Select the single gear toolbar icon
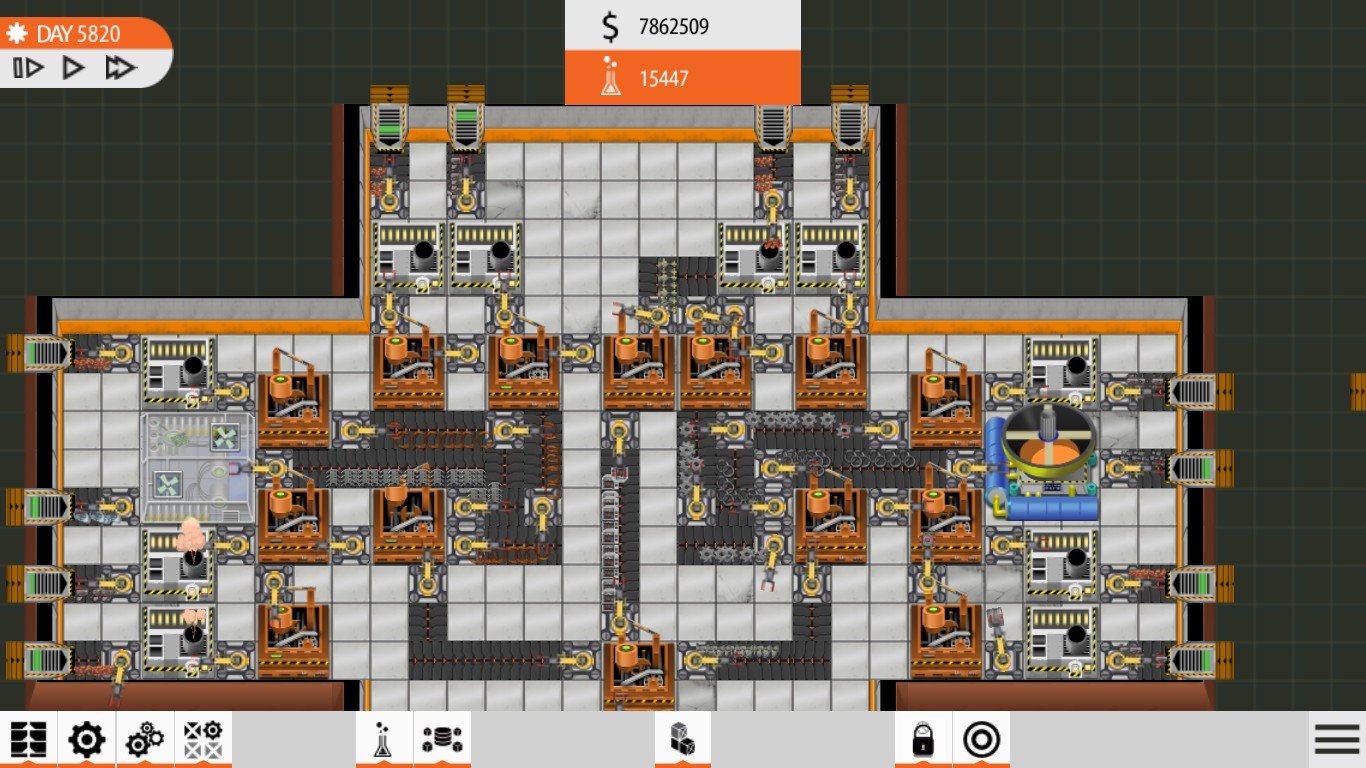This screenshot has height=768, width=1366. click(86, 740)
